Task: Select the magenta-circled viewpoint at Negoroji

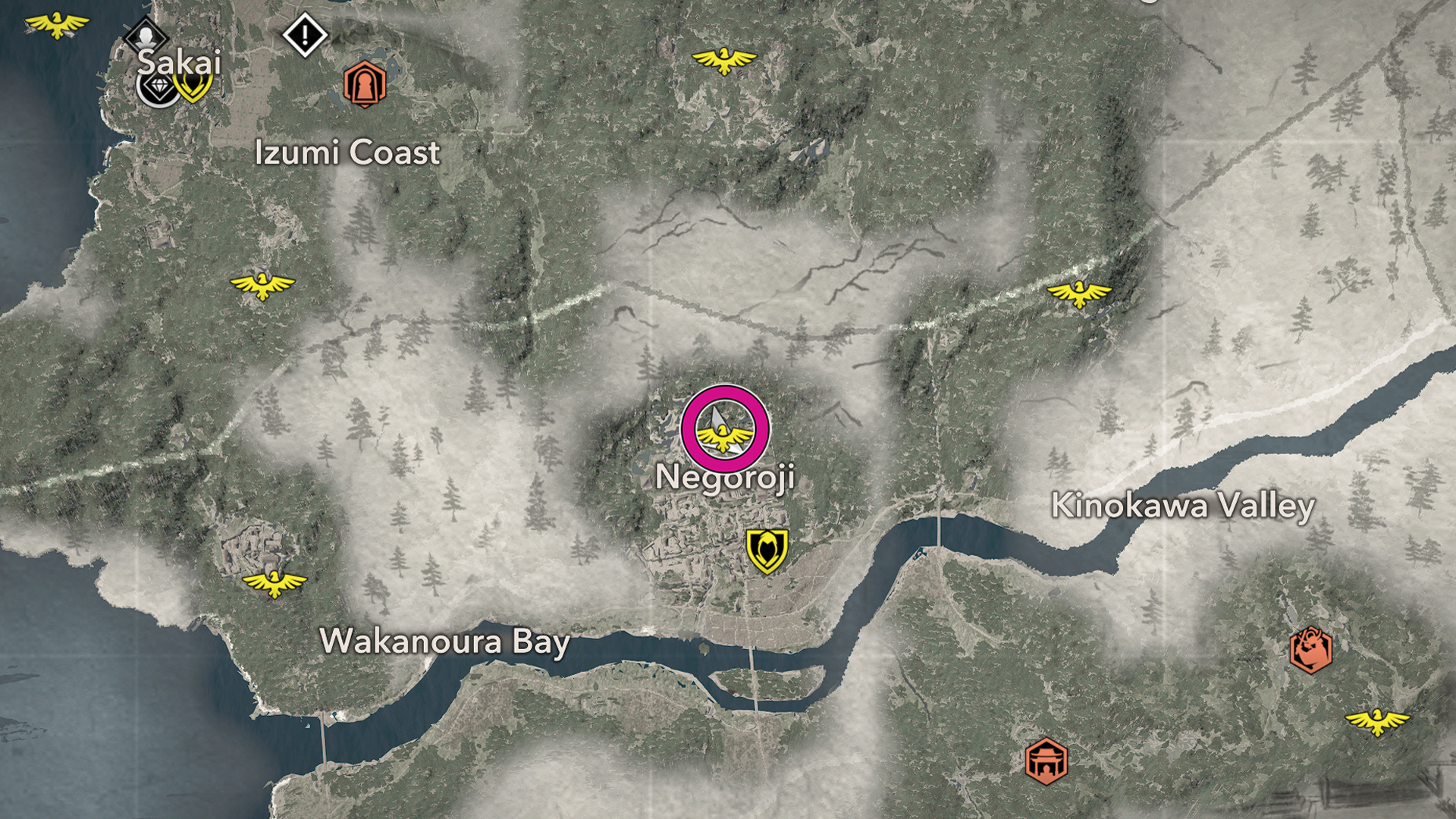Action: 725,430
